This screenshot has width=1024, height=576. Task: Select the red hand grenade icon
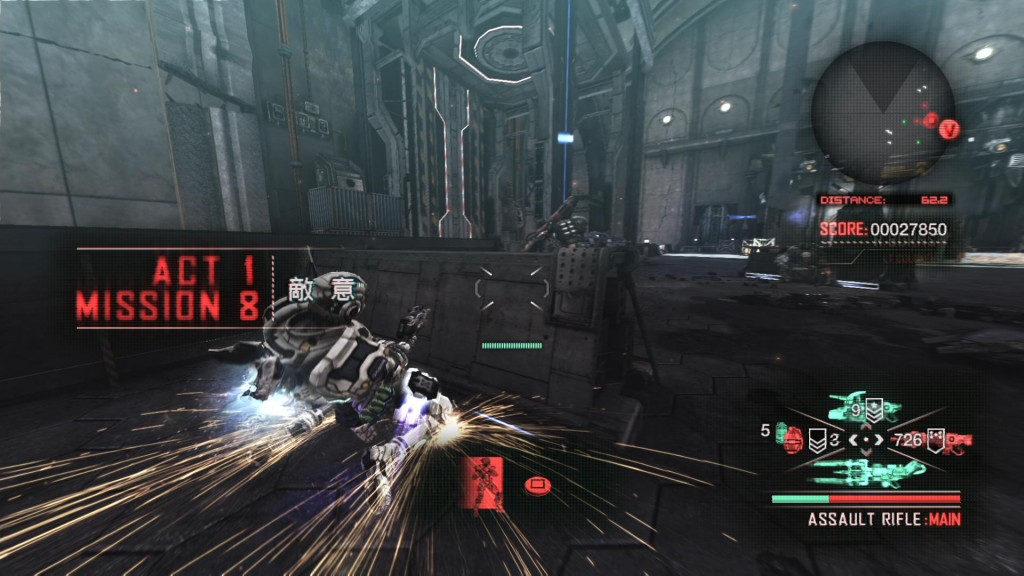795,437
